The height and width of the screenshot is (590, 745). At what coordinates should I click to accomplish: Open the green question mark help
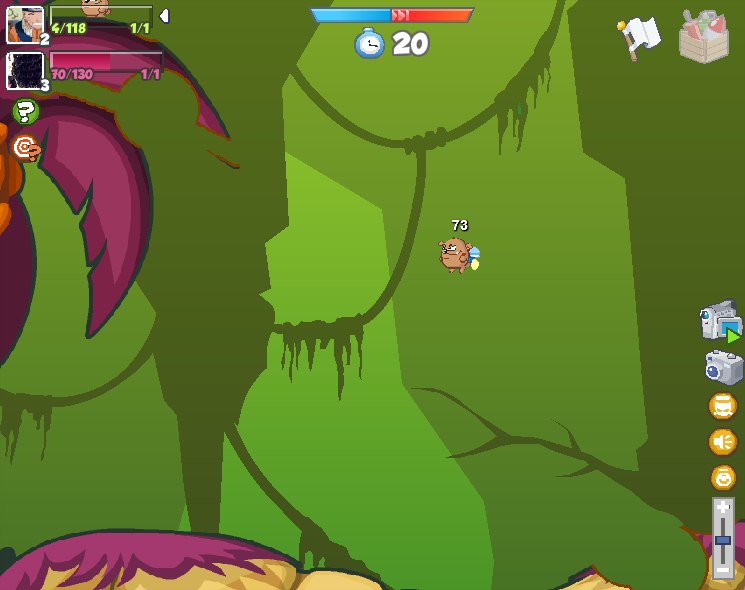pyautogui.click(x=25, y=111)
